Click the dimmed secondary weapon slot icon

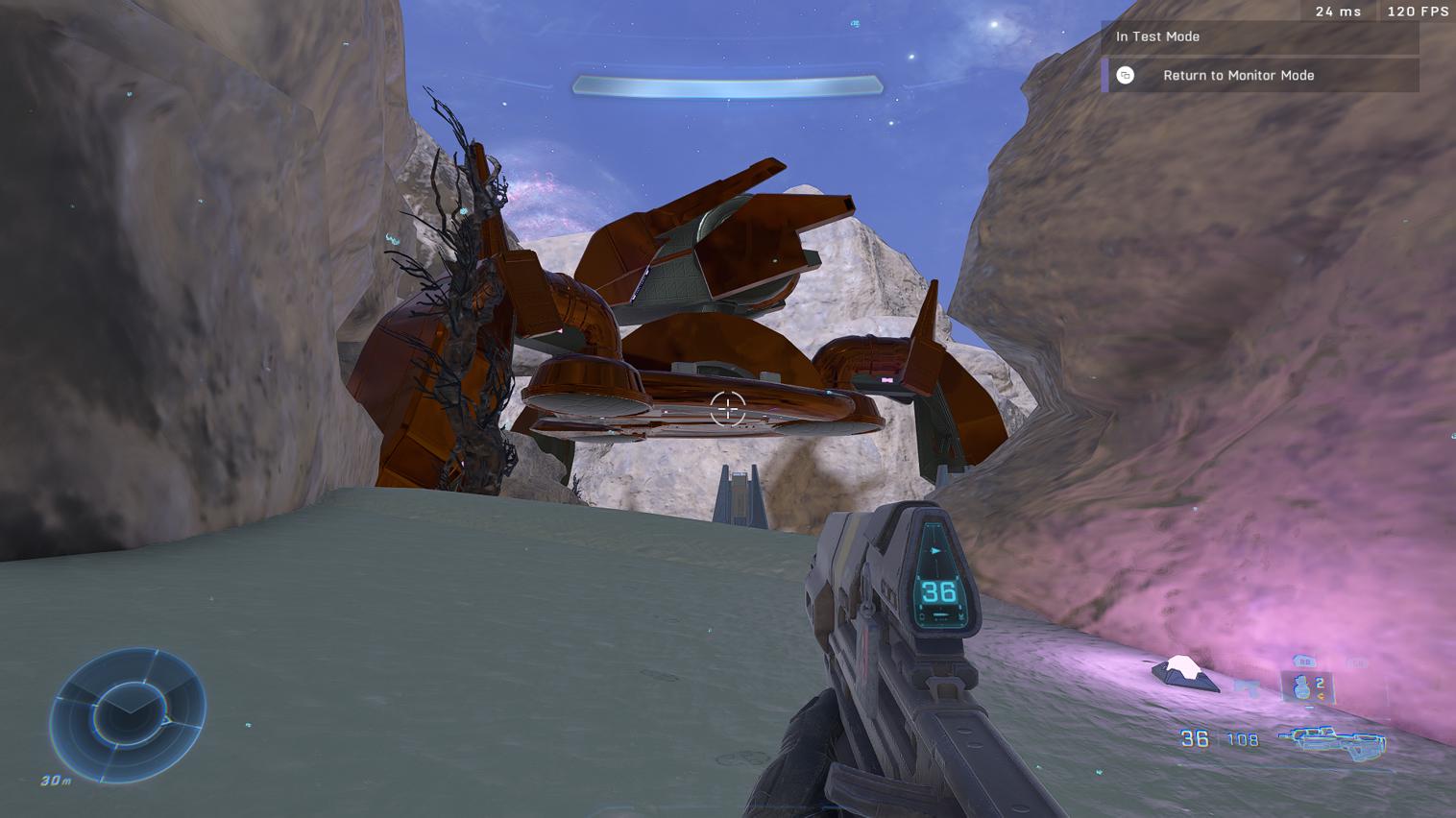click(1359, 662)
